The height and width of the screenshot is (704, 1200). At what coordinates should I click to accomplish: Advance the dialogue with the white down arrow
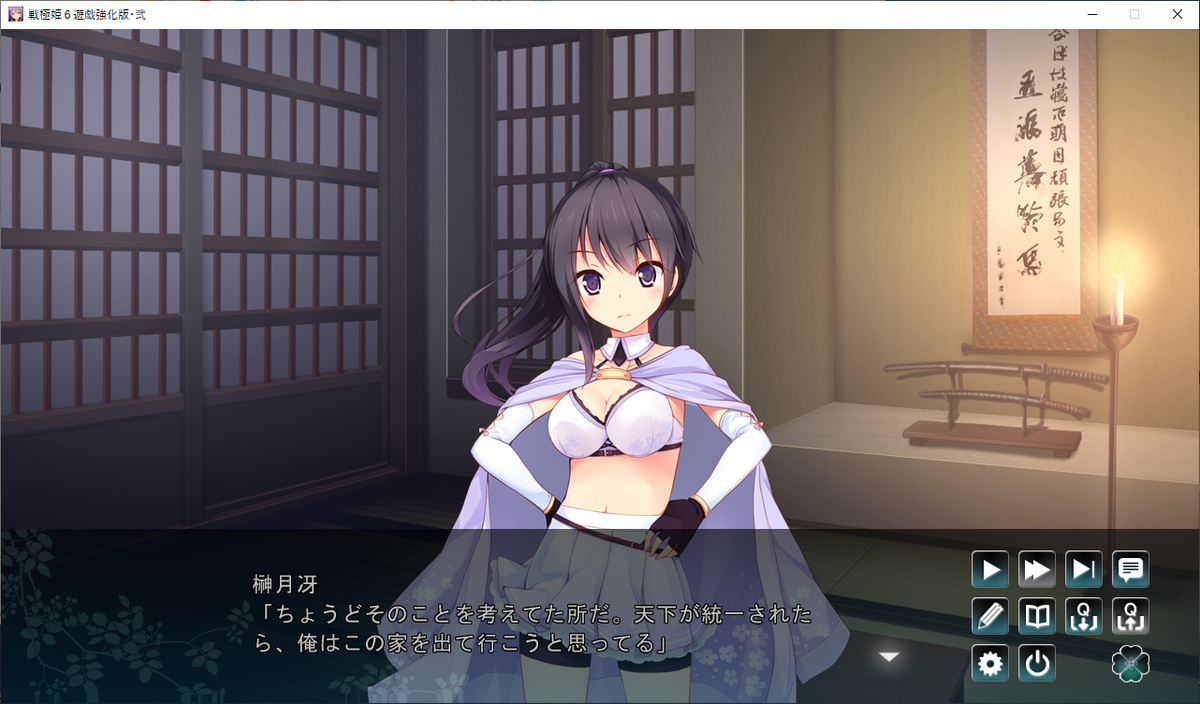pos(889,657)
